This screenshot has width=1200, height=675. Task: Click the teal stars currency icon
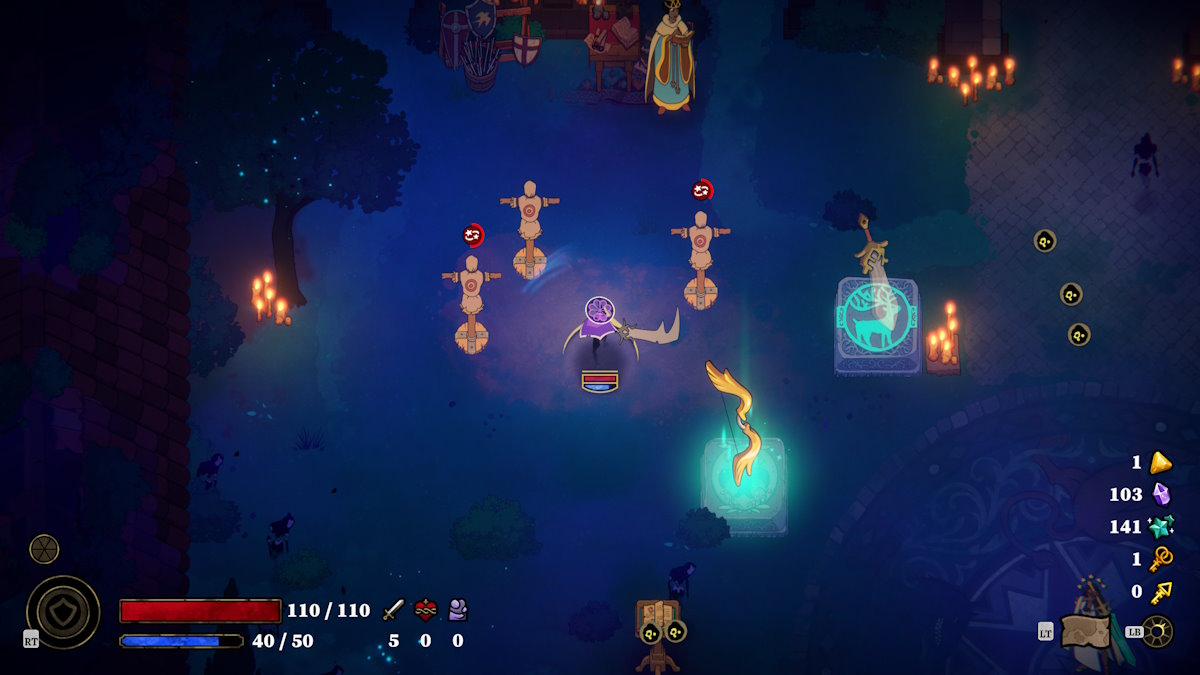[1160, 526]
